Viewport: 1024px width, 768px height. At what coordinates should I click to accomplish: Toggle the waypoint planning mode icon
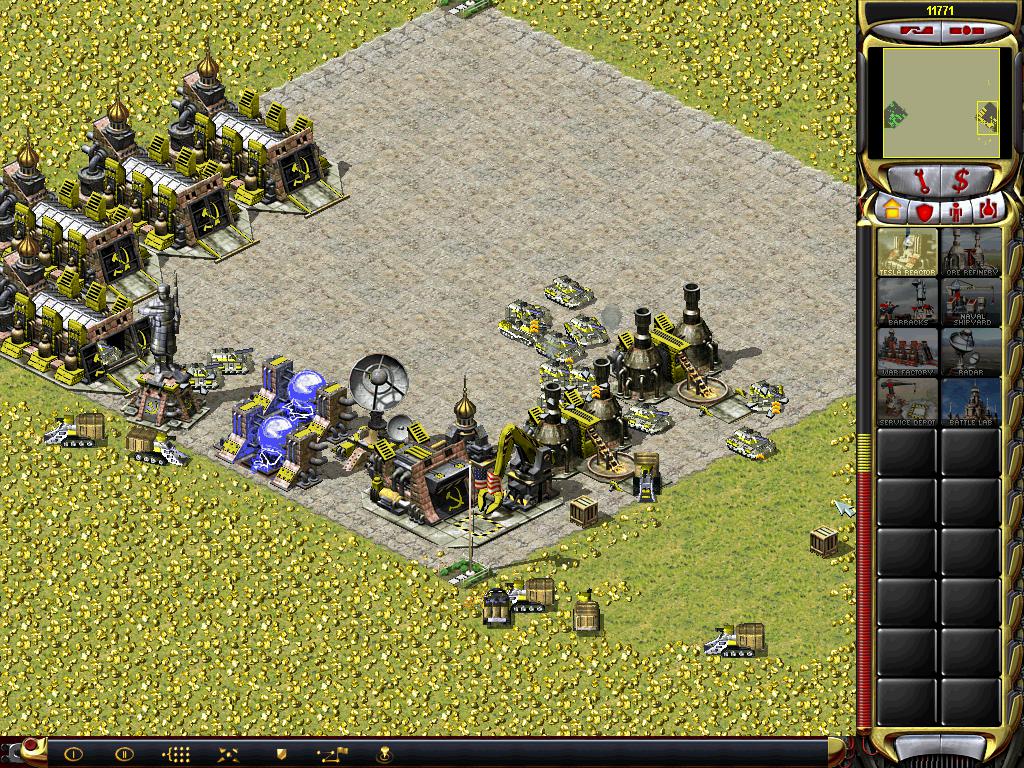coord(331,754)
